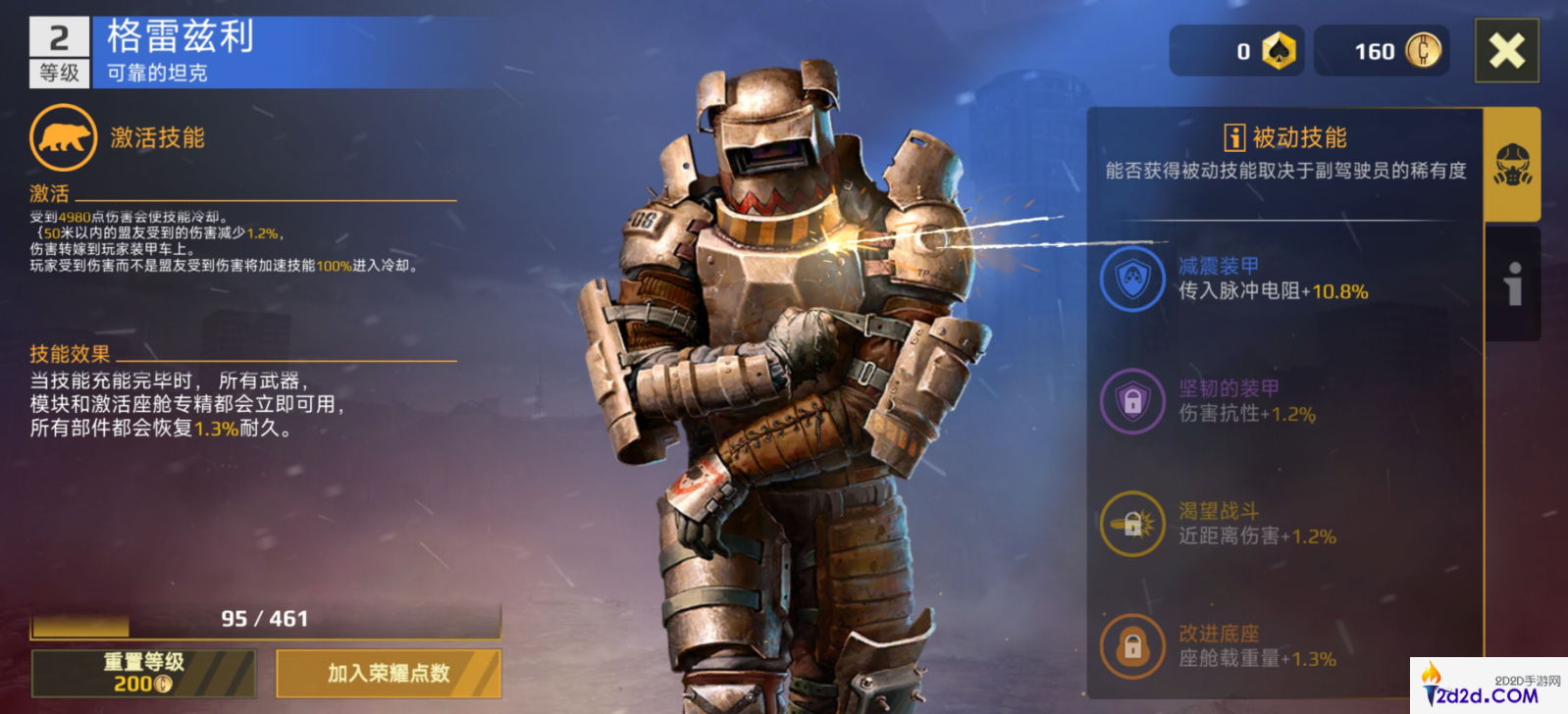
Task: Click 加入荣耀点数 to add glory points
Action: point(389,673)
